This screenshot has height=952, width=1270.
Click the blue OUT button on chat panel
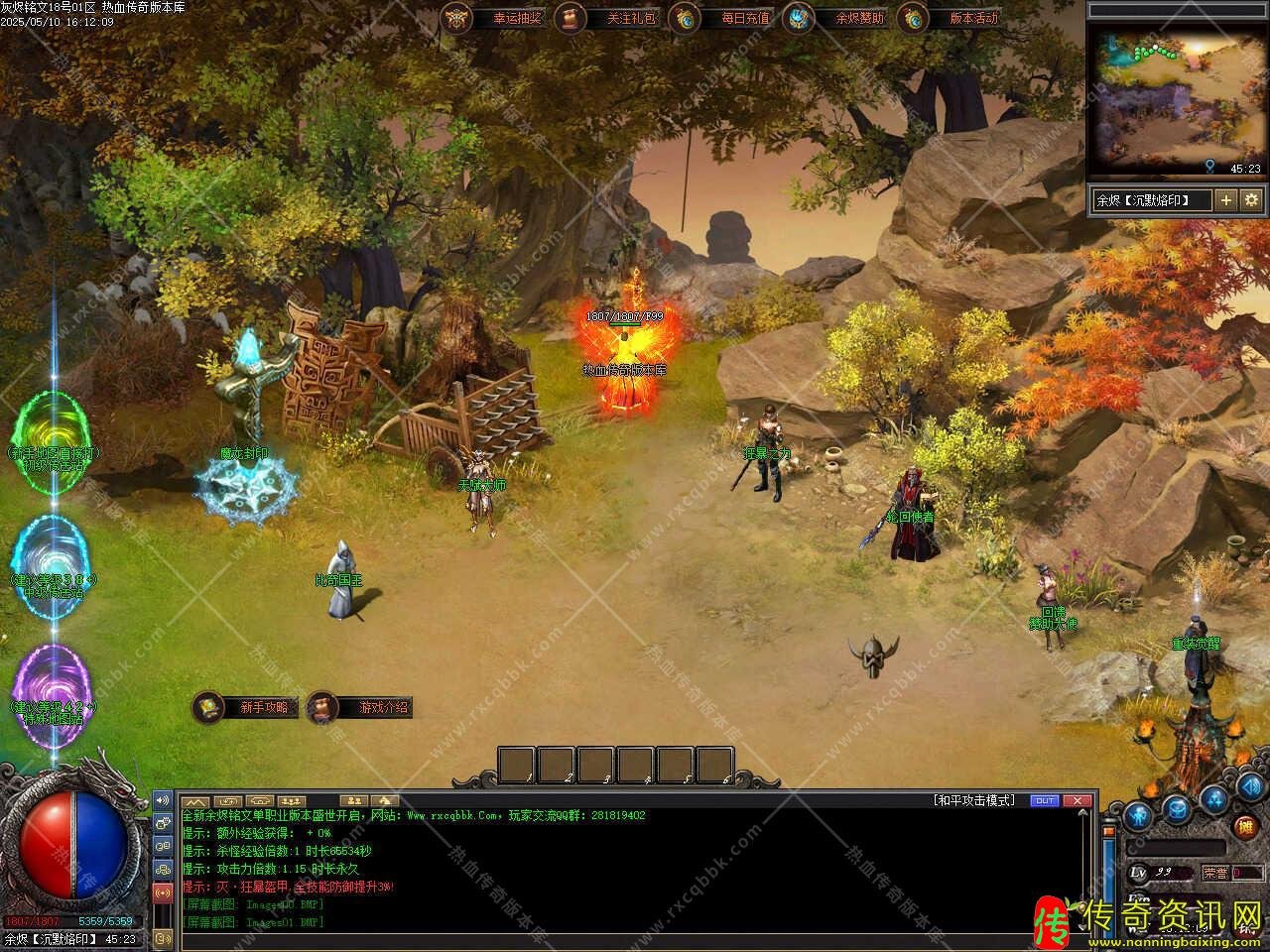(1045, 800)
